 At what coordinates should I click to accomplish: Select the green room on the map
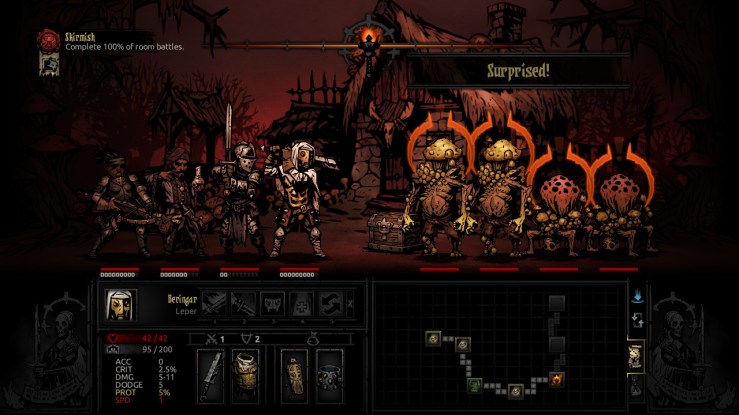coord(476,385)
